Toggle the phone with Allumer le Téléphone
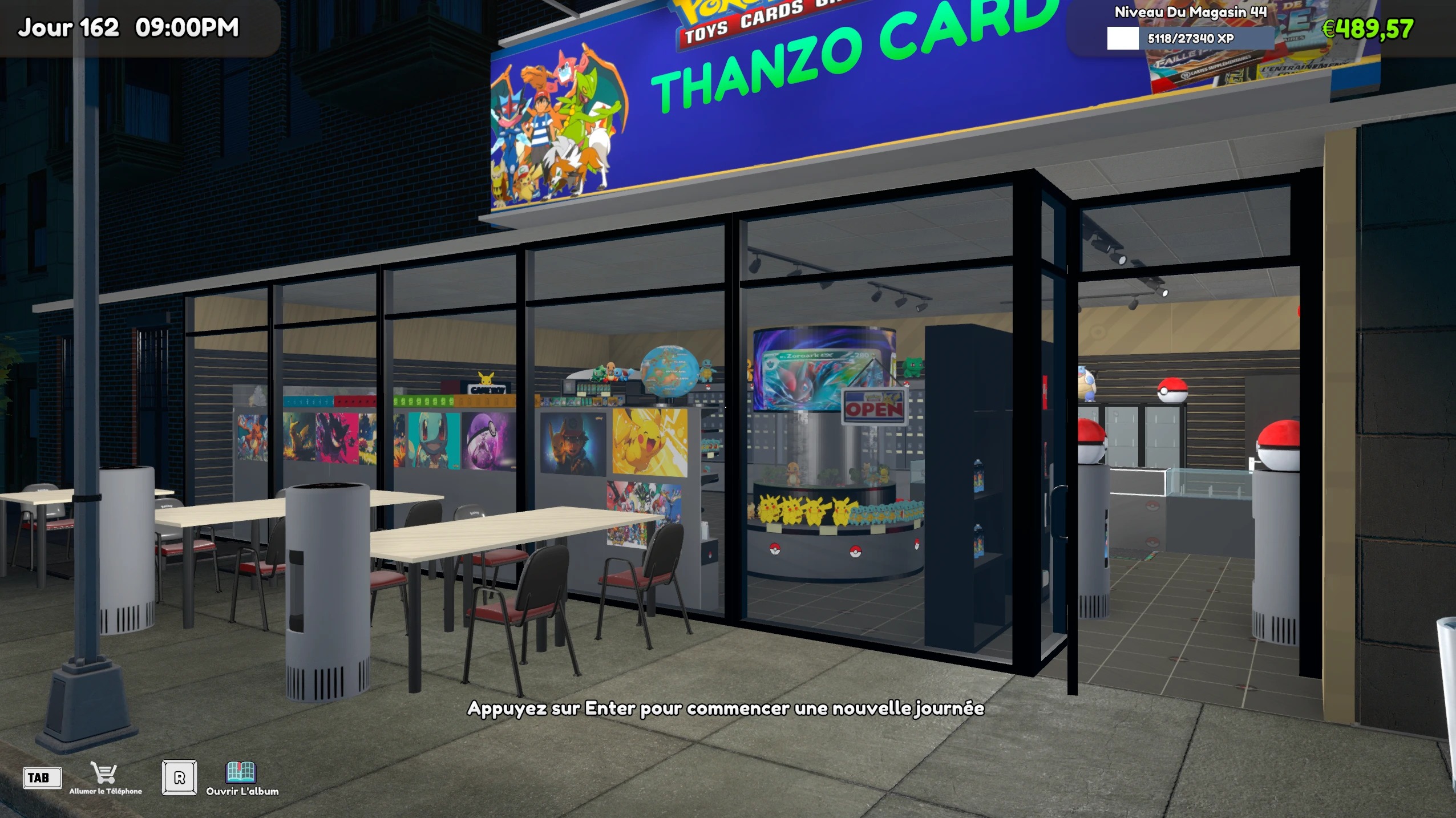This screenshot has height=818, width=1456. [104, 791]
